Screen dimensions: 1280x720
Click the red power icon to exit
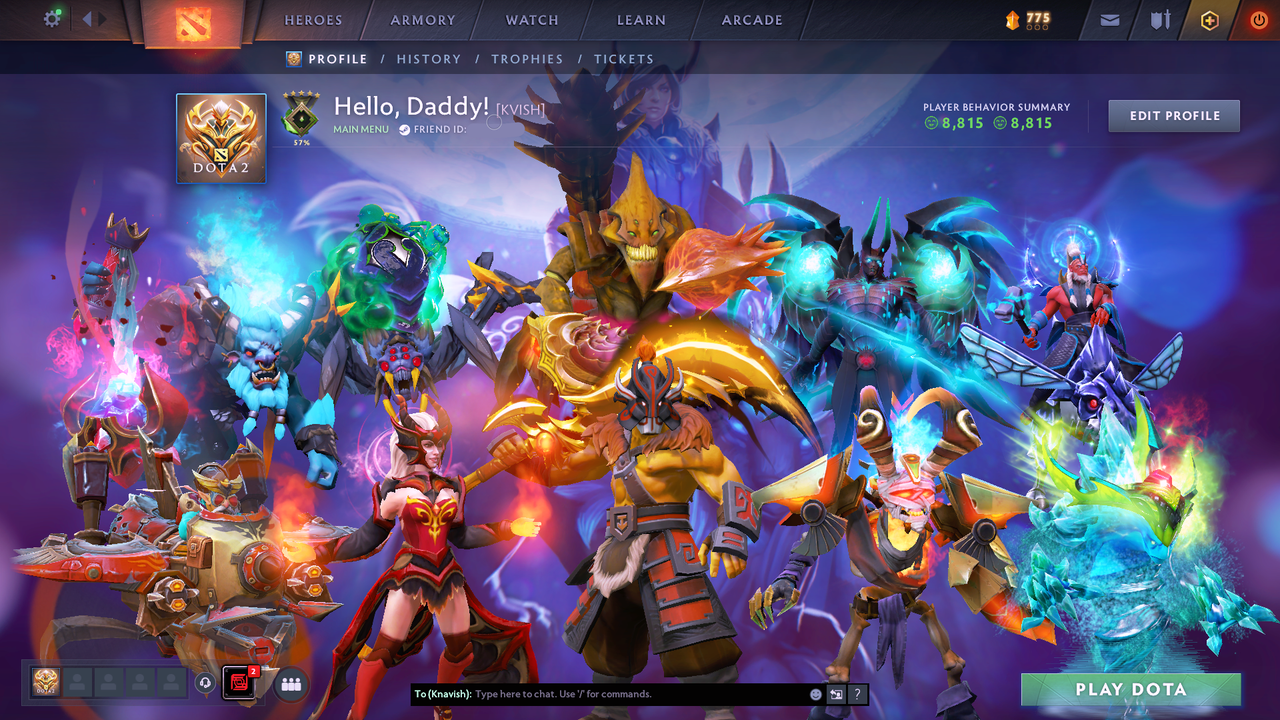tap(1257, 19)
